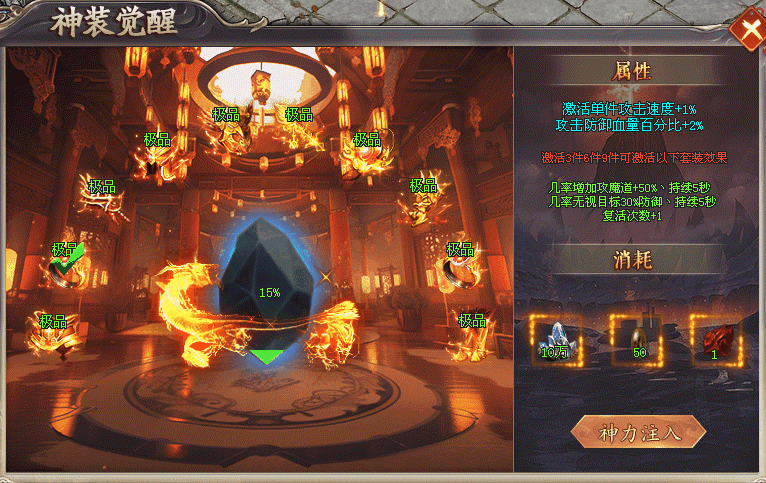Close the 神装觉醒 window
This screenshot has width=766, height=483.
[747, 30]
